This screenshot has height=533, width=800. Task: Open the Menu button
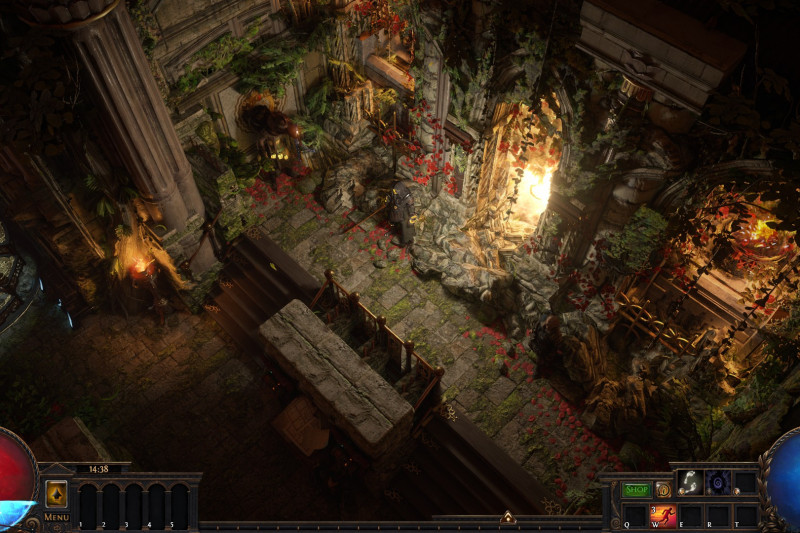click(56, 517)
